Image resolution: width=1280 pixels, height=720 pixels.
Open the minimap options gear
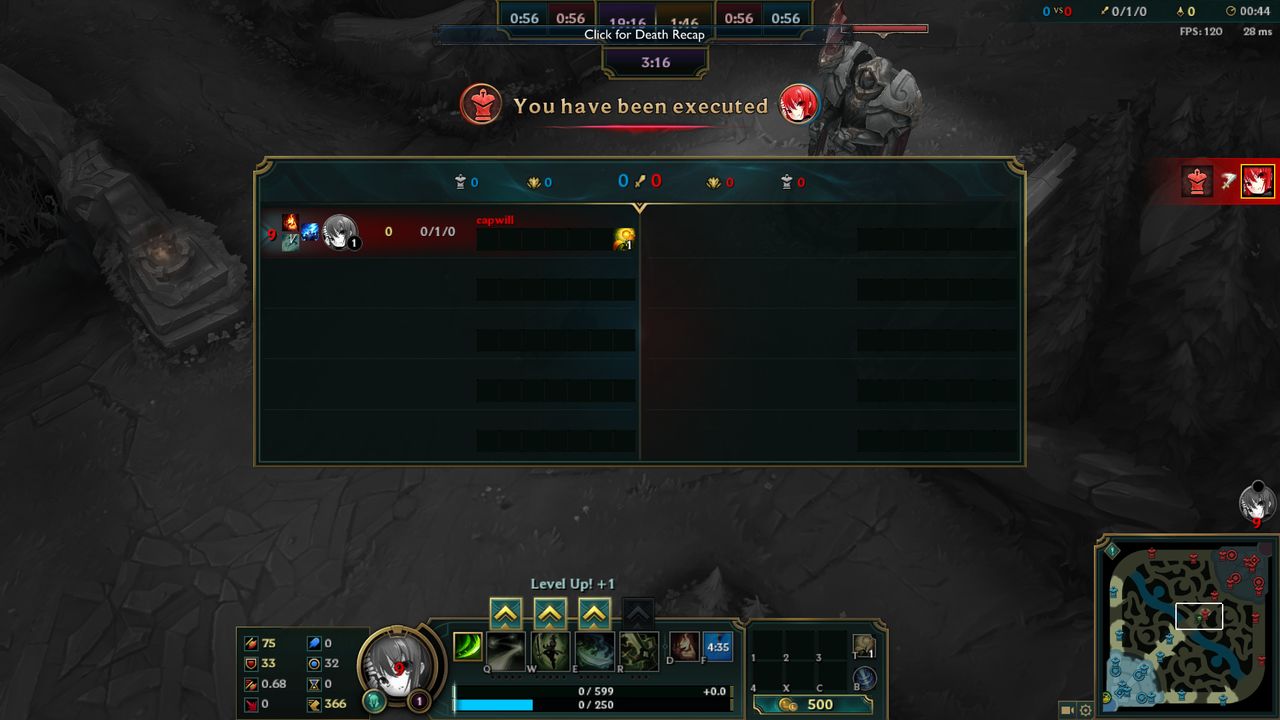tap(1086, 710)
